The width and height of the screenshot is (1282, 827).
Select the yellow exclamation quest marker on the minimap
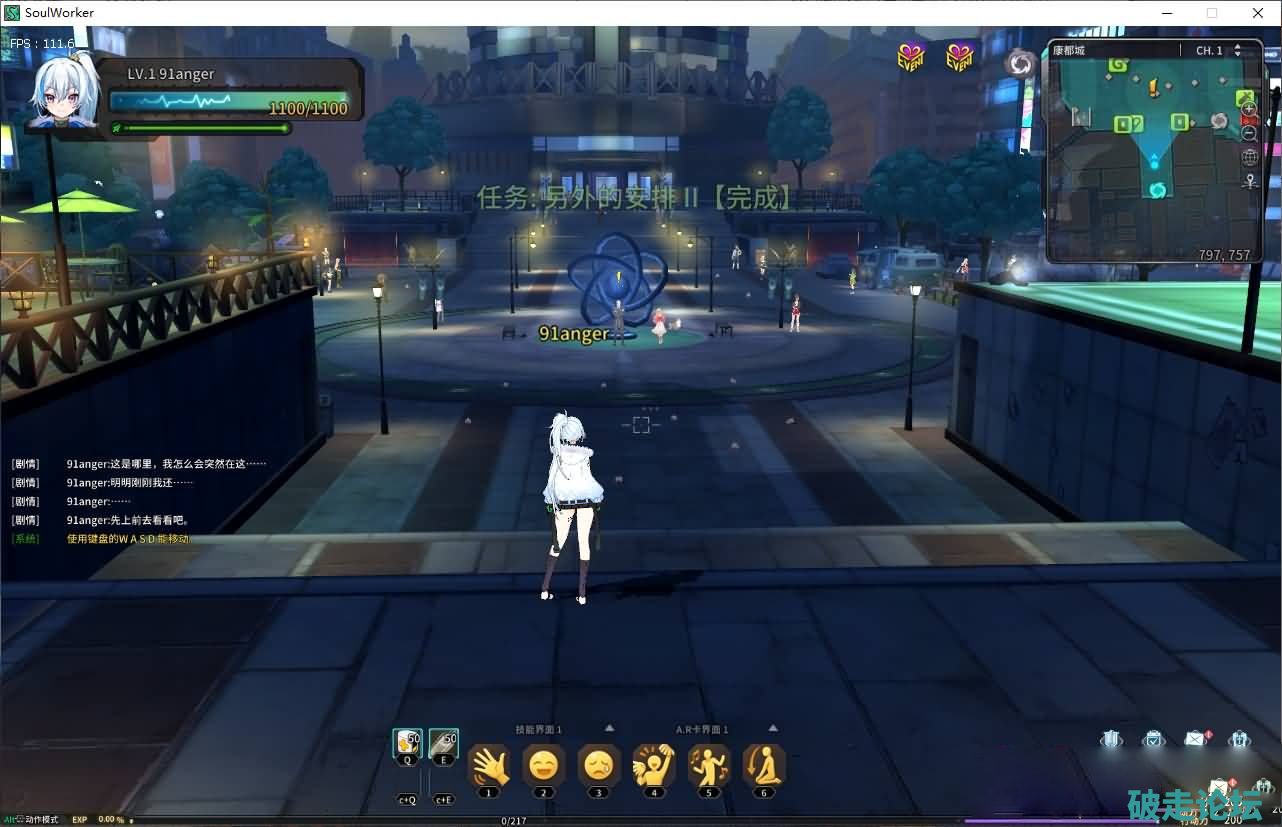point(1153,90)
